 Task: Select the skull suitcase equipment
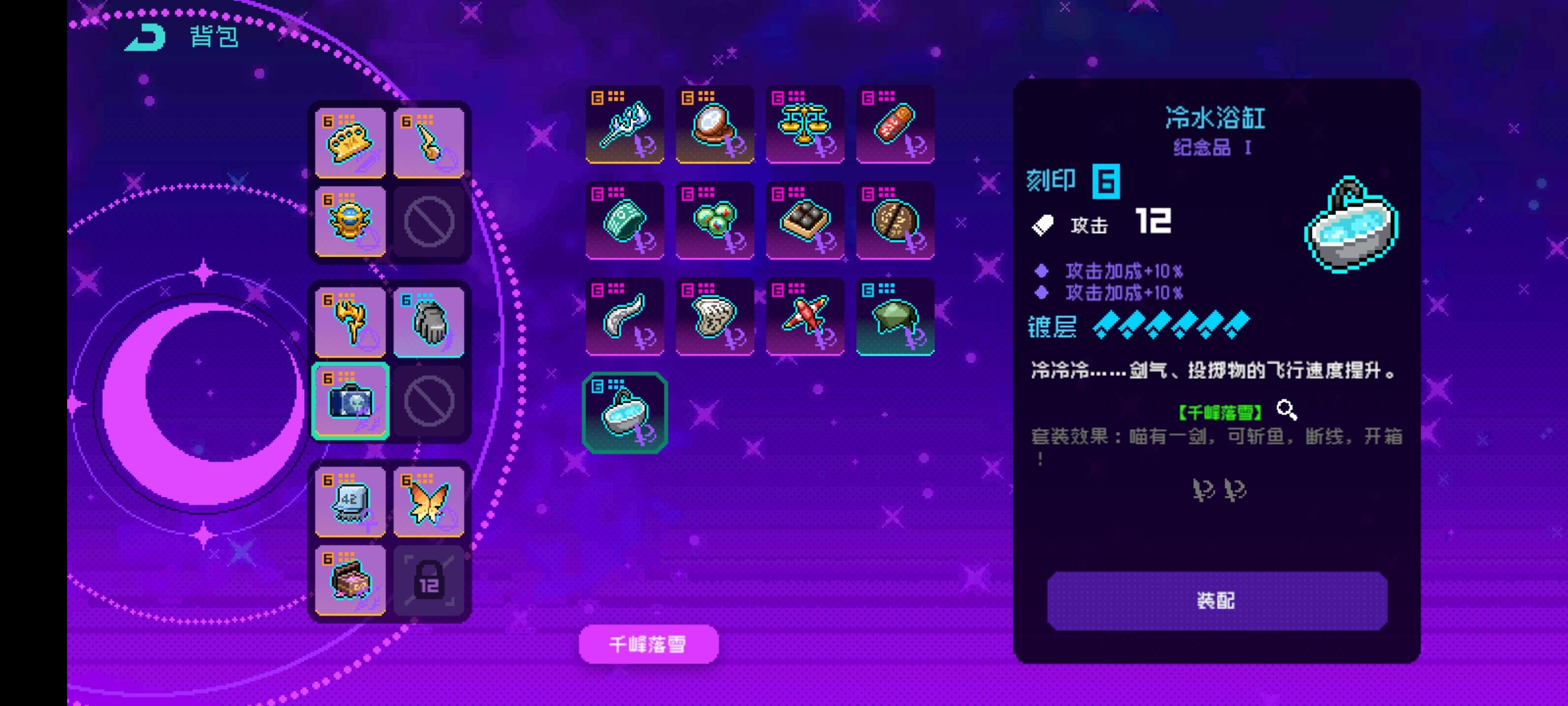click(x=350, y=401)
